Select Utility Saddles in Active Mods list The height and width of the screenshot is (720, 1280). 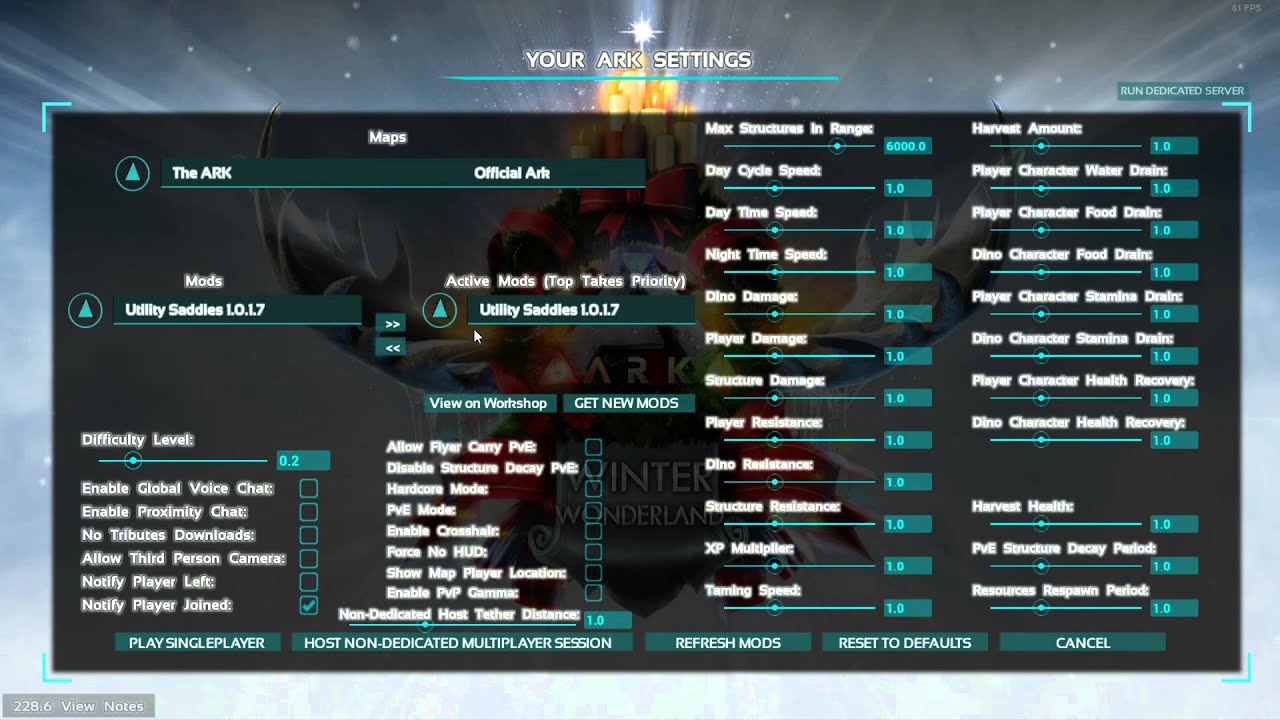580,310
